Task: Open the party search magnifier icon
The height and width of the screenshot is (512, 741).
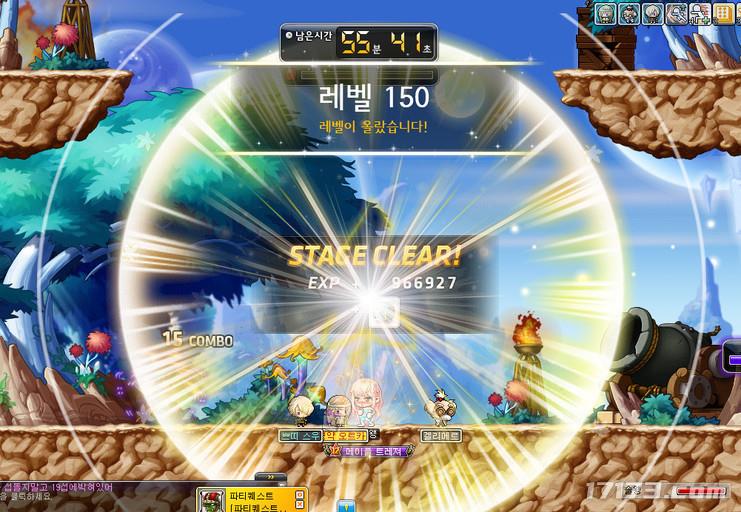Action: pyautogui.click(x=676, y=13)
